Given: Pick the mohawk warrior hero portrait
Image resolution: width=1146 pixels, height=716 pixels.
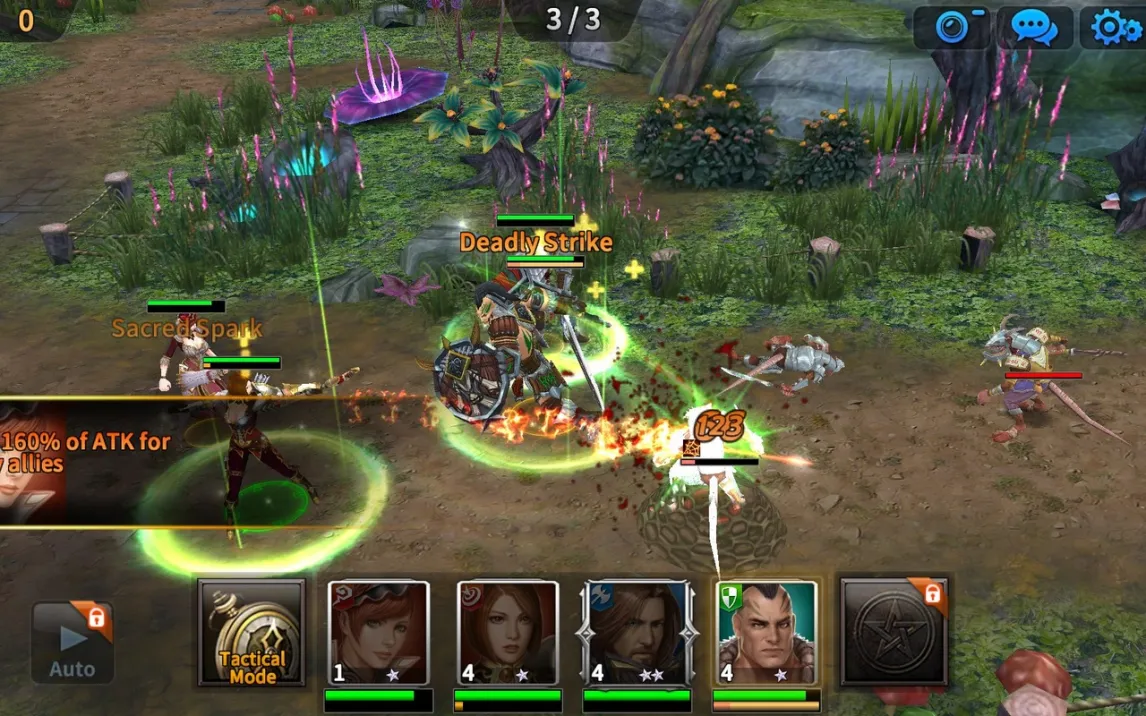Looking at the screenshot, I should coord(767,632).
